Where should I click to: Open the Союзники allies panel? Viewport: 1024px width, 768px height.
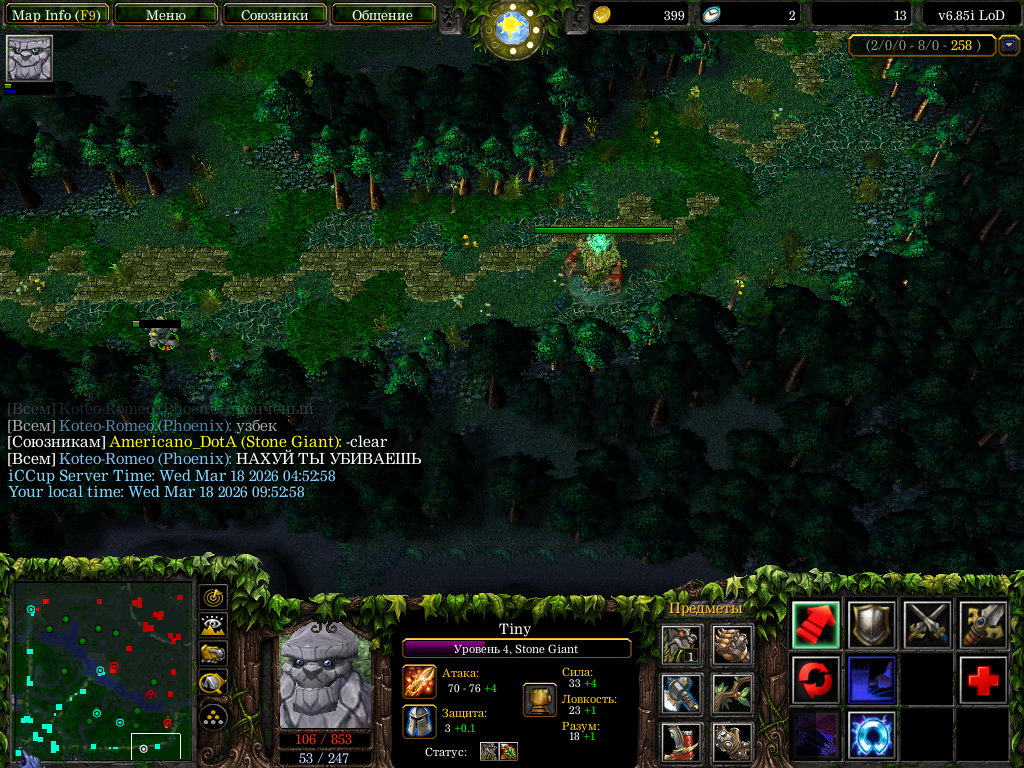pos(274,15)
